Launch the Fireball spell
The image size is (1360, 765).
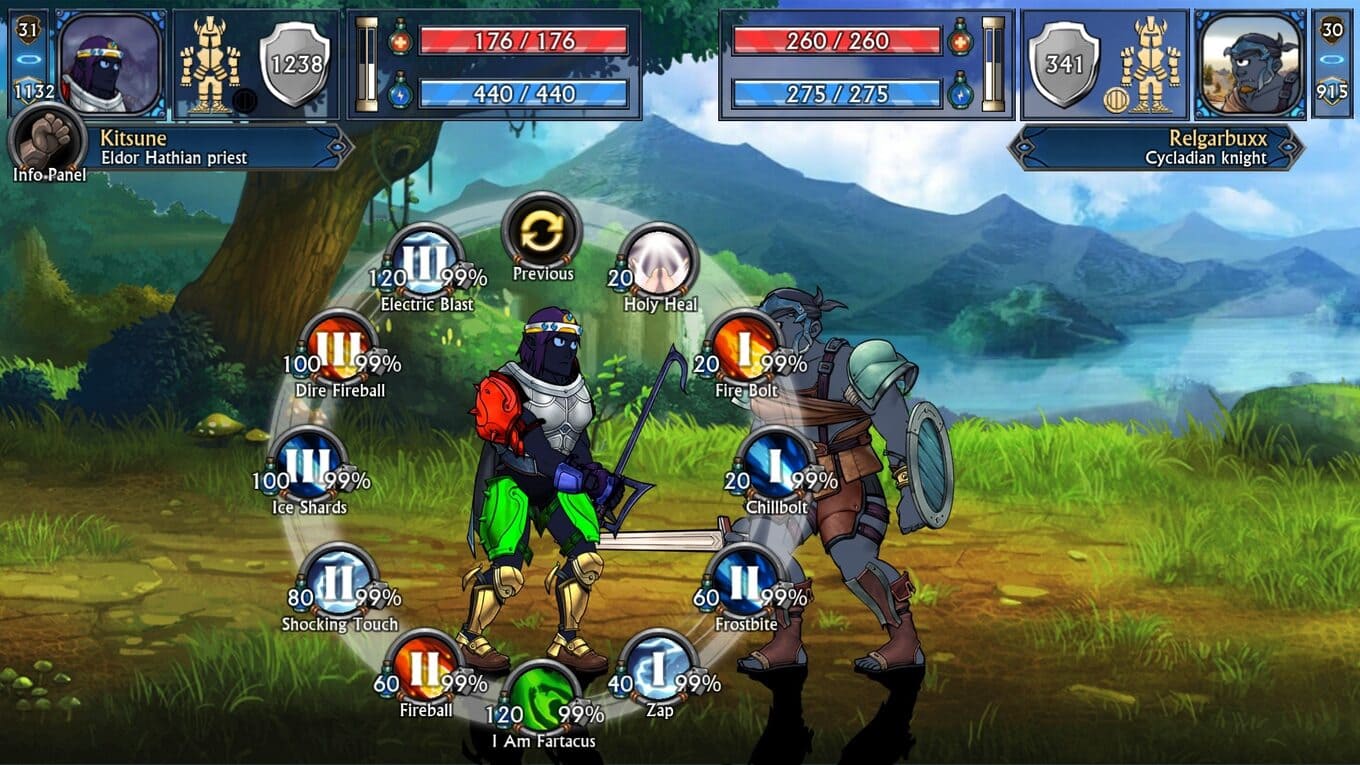(x=425, y=667)
